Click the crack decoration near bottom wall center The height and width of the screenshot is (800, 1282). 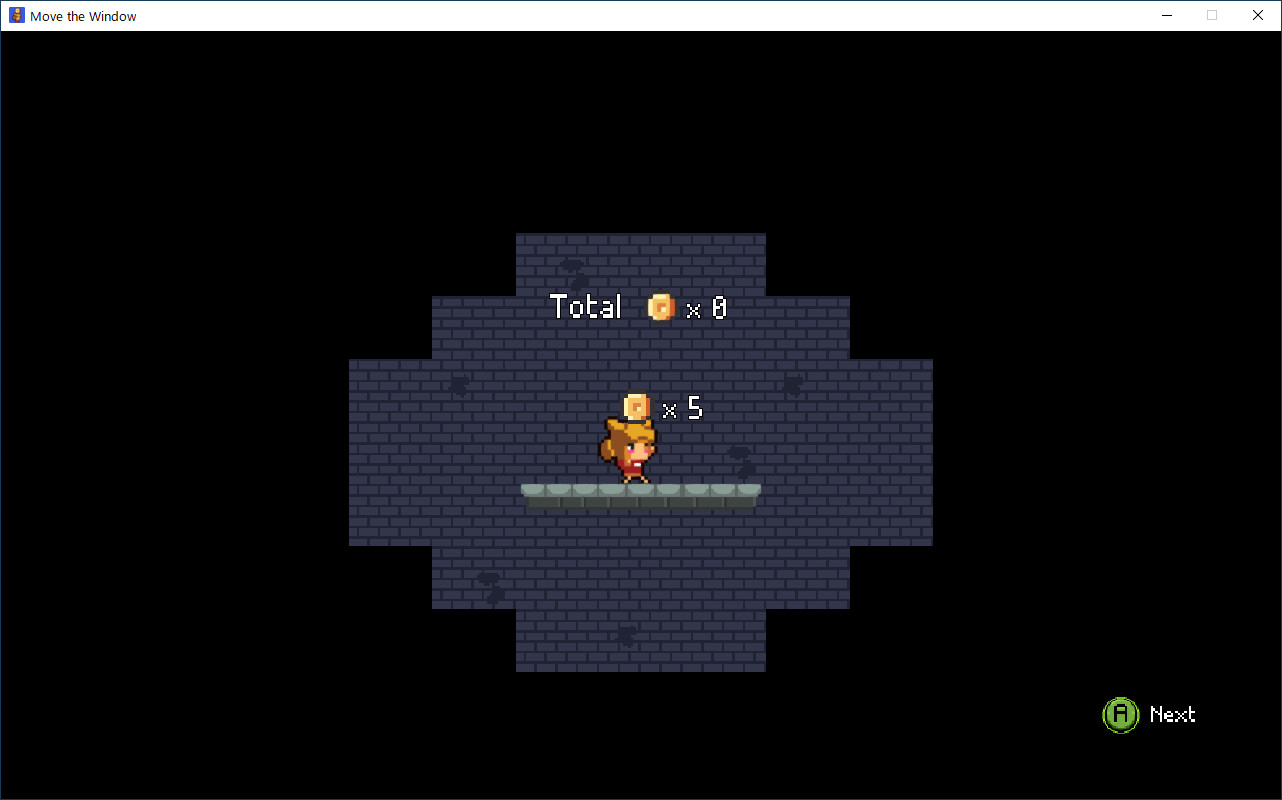pos(628,634)
